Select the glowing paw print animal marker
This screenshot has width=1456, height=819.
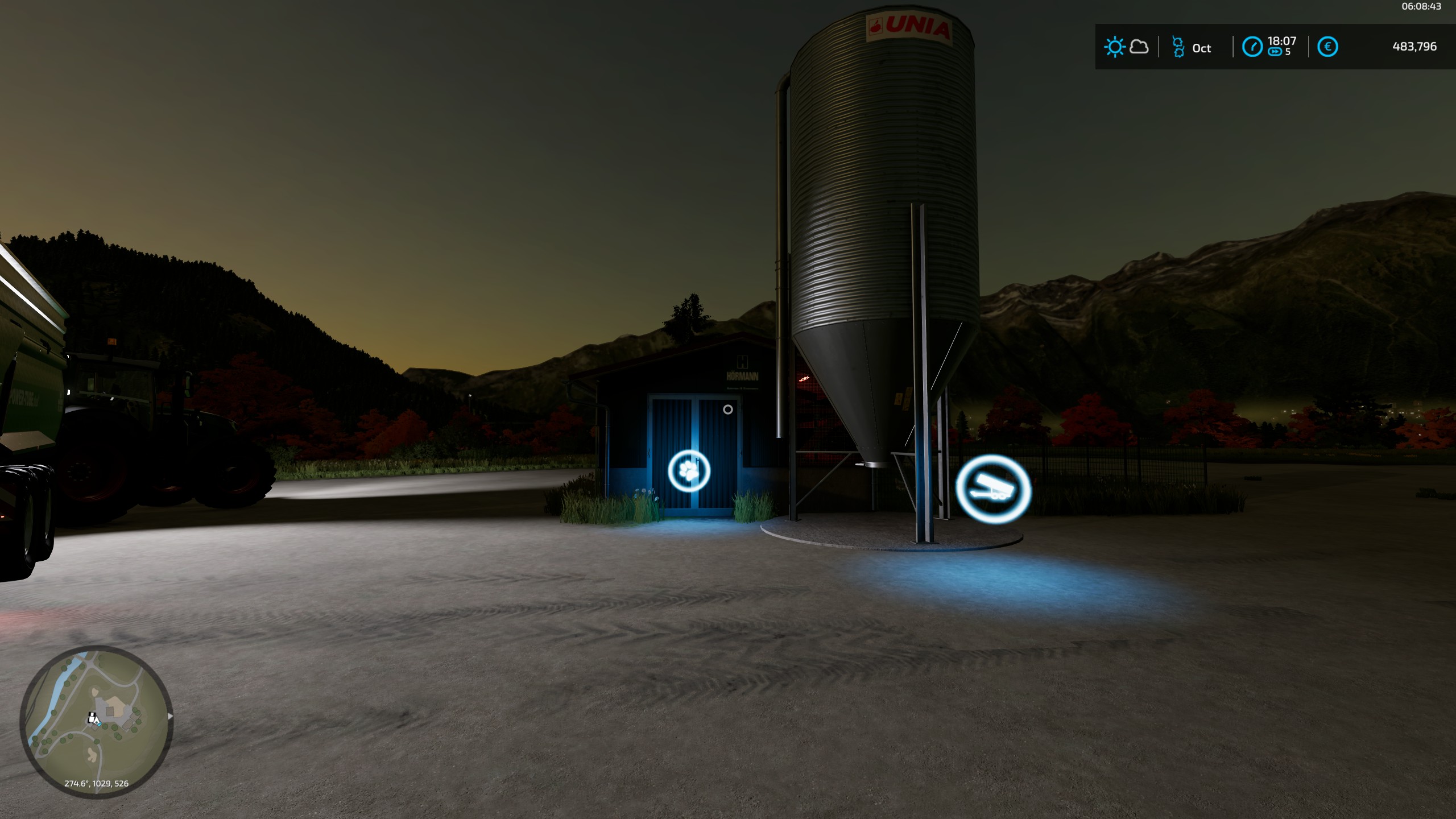(x=689, y=470)
